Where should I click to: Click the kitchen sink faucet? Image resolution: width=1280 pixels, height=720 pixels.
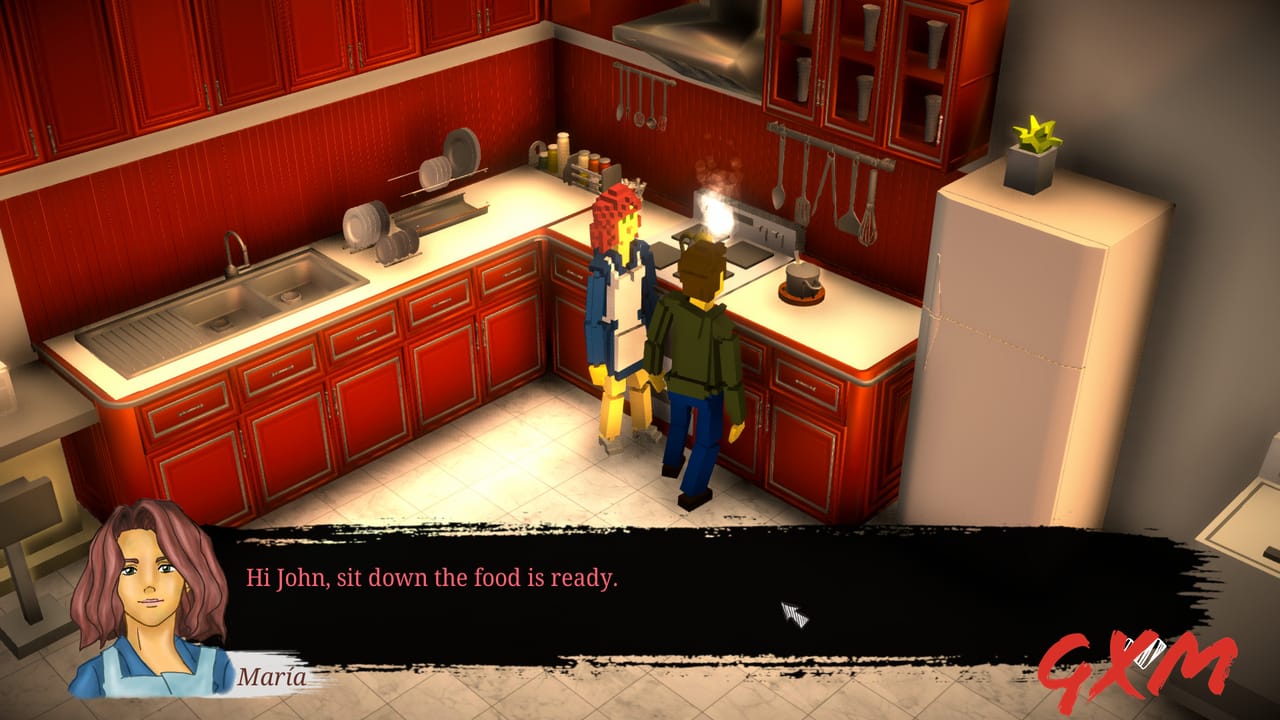[237, 251]
